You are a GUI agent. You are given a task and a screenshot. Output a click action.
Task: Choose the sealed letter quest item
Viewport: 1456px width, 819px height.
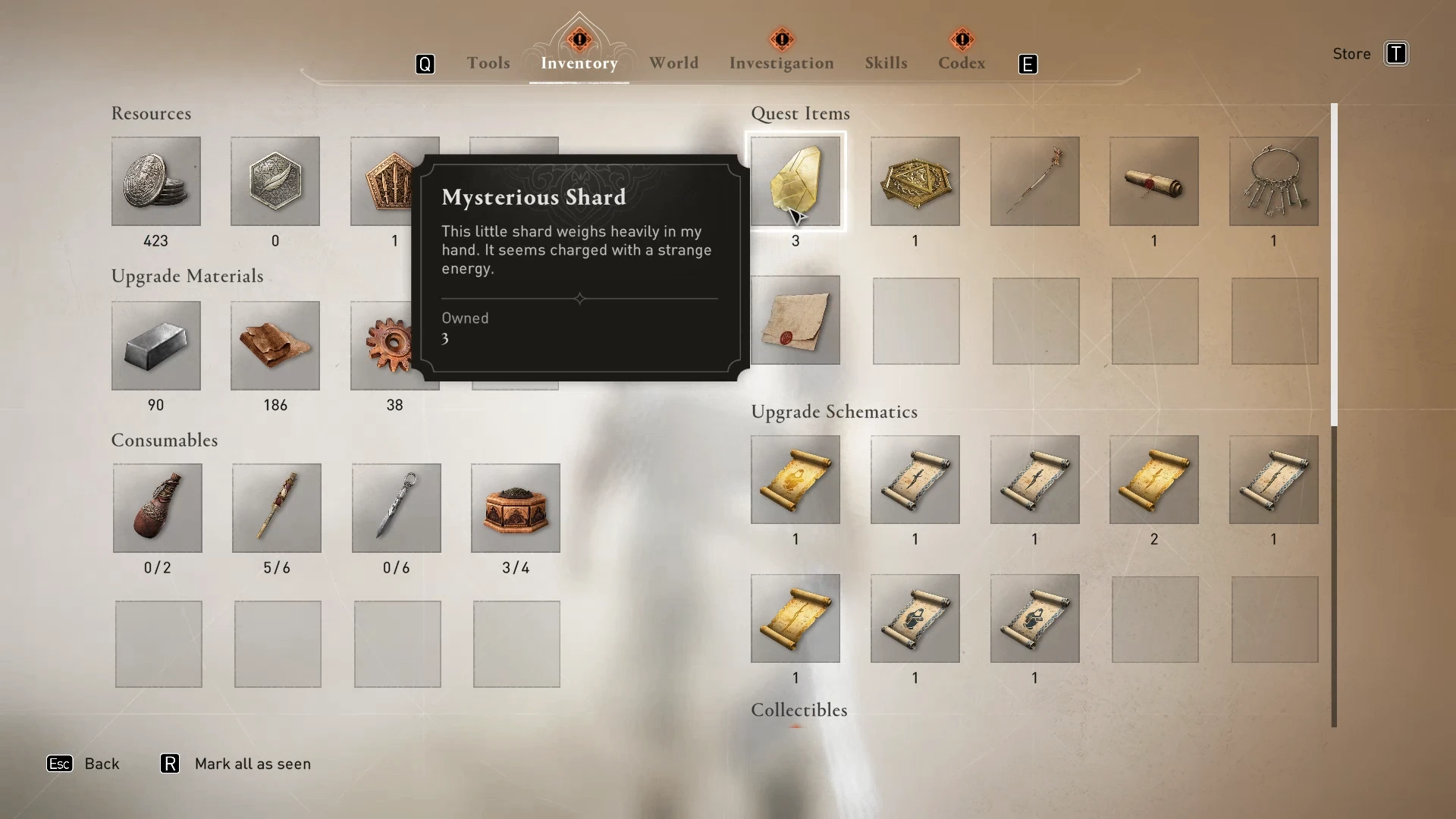pos(795,320)
